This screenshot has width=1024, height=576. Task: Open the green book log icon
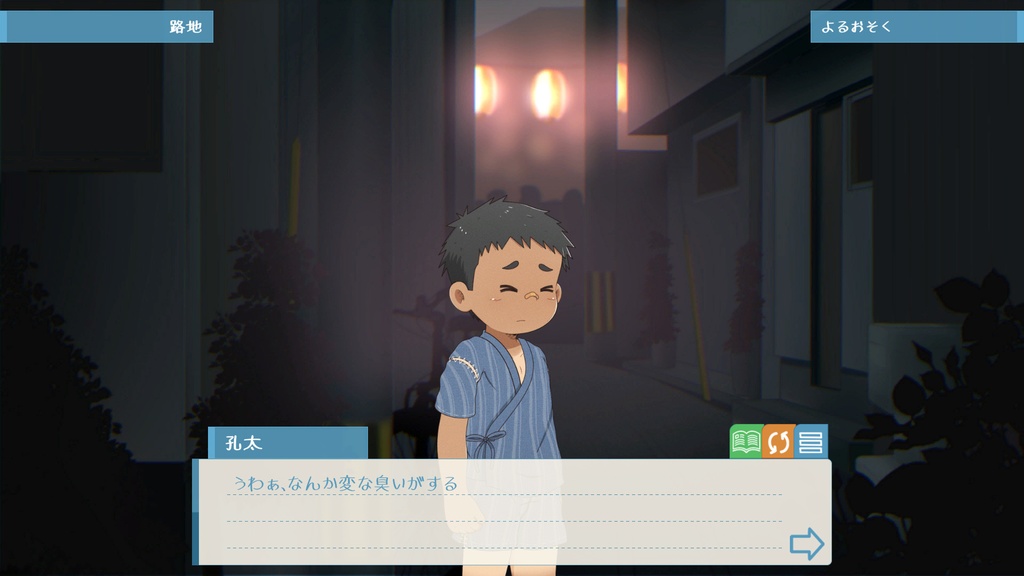tap(746, 442)
